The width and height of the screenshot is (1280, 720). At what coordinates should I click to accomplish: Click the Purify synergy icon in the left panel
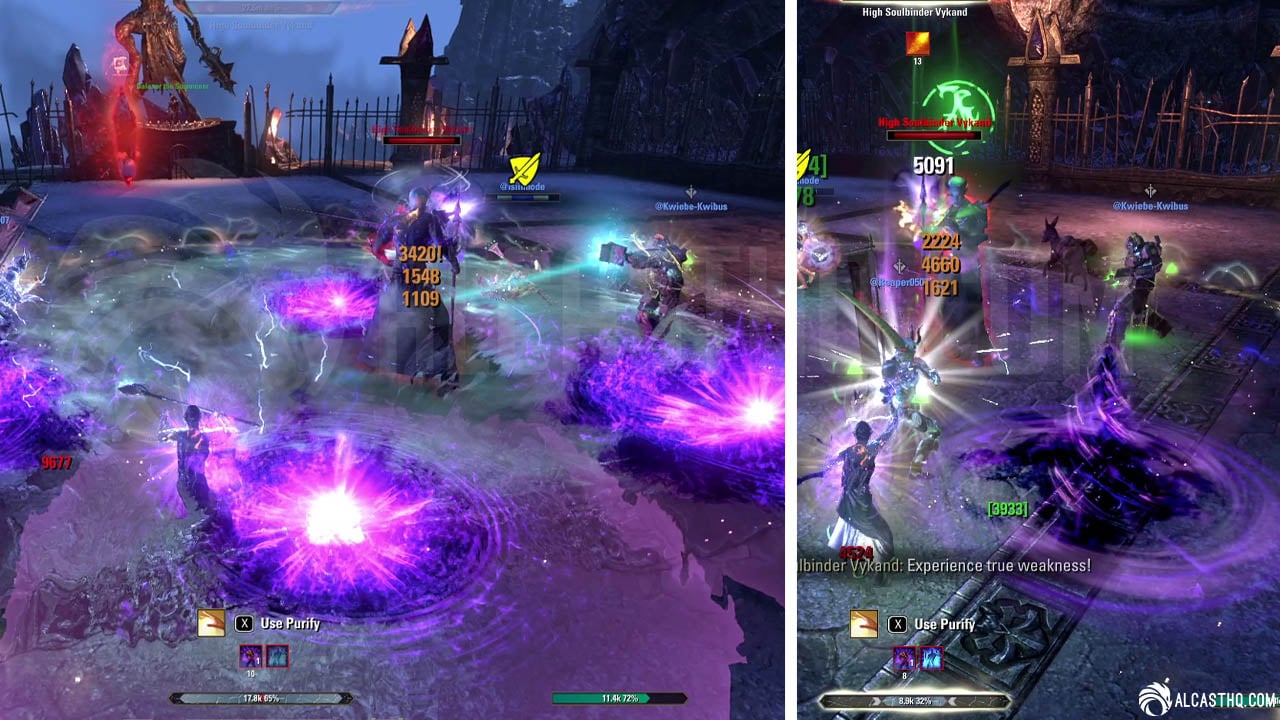pyautogui.click(x=211, y=623)
